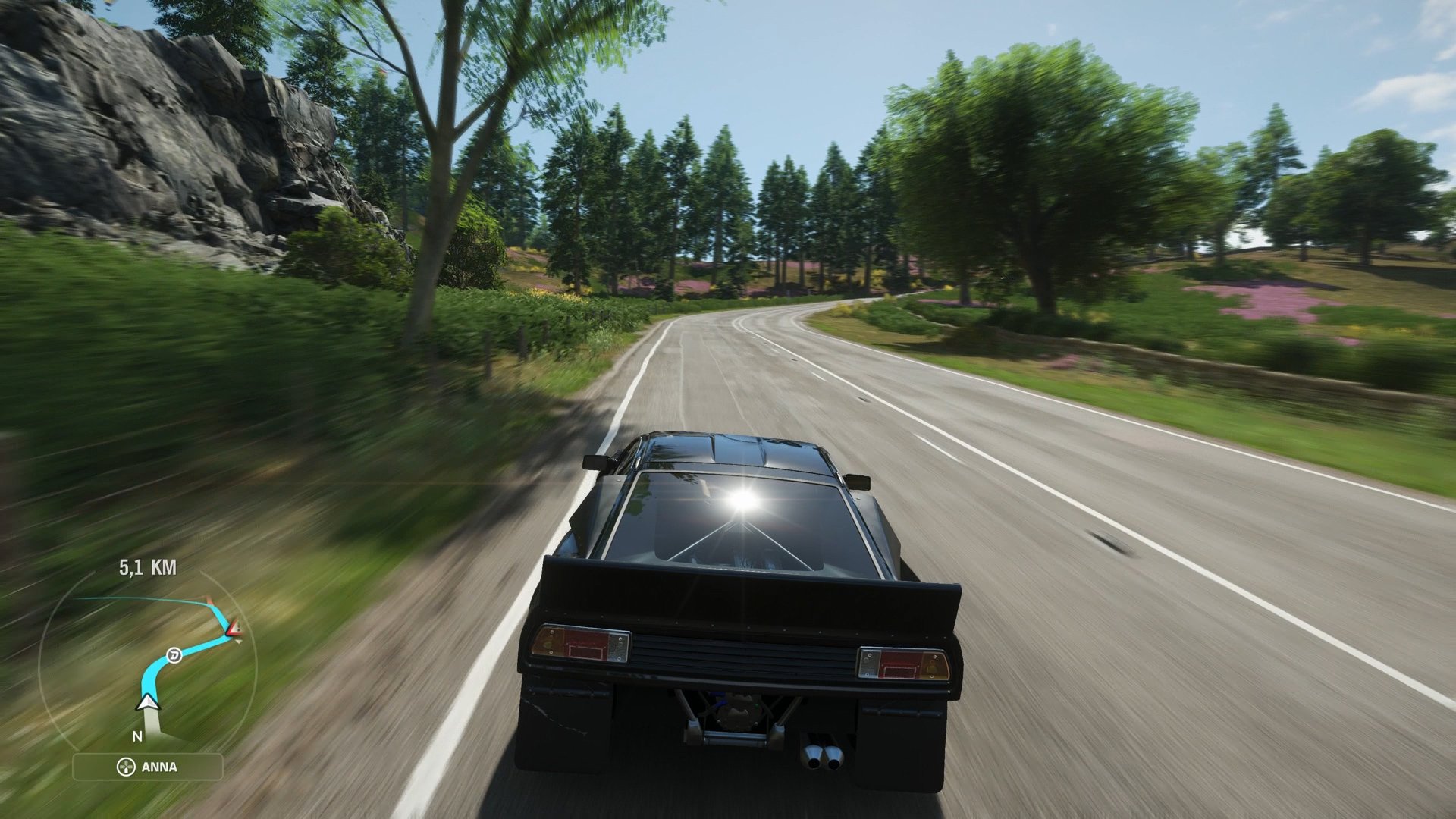This screenshot has width=1456, height=819.
Task: Click the red route destination marker near map edge
Action: tap(210, 599)
